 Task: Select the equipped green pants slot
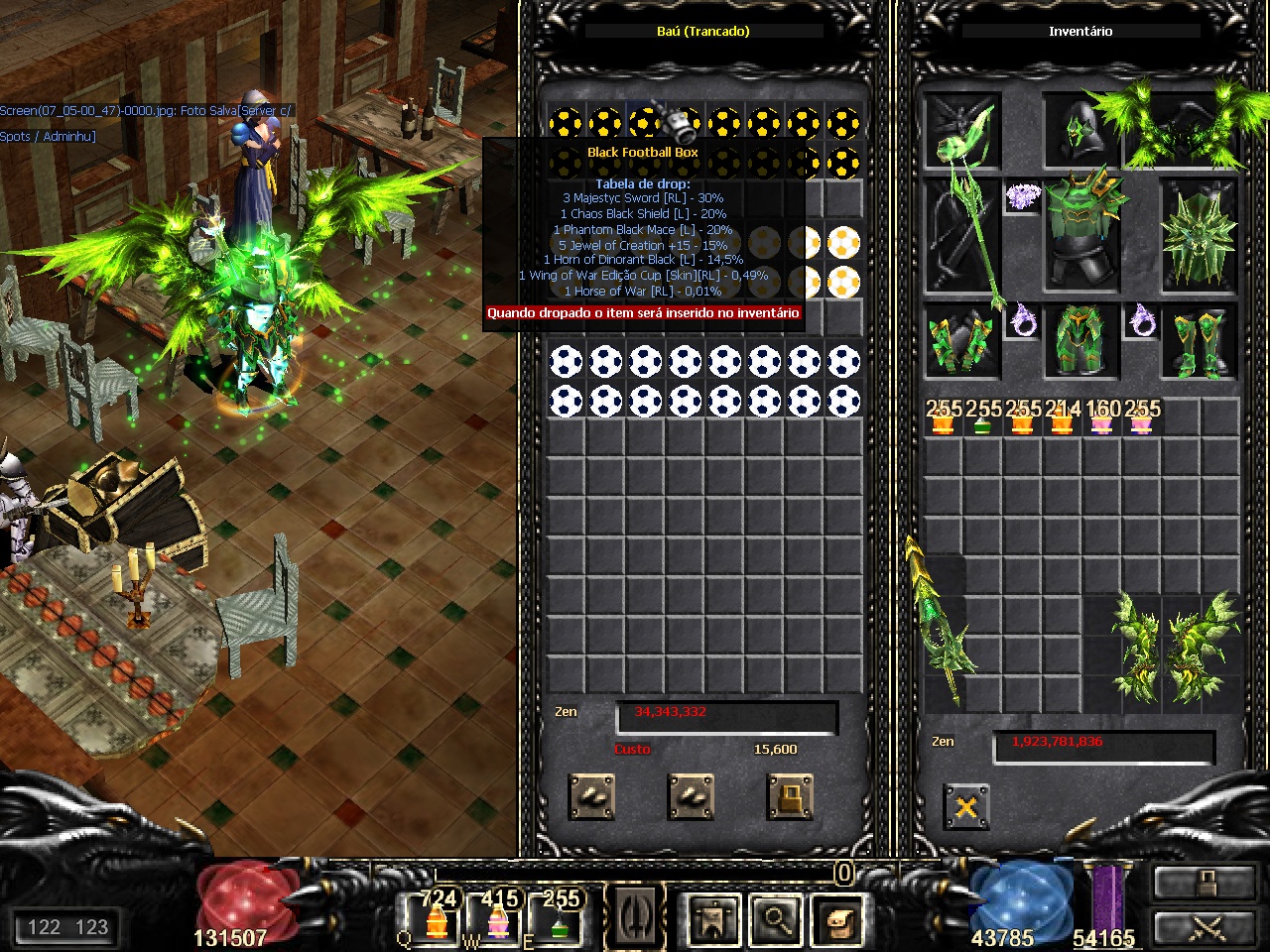click(x=1080, y=342)
